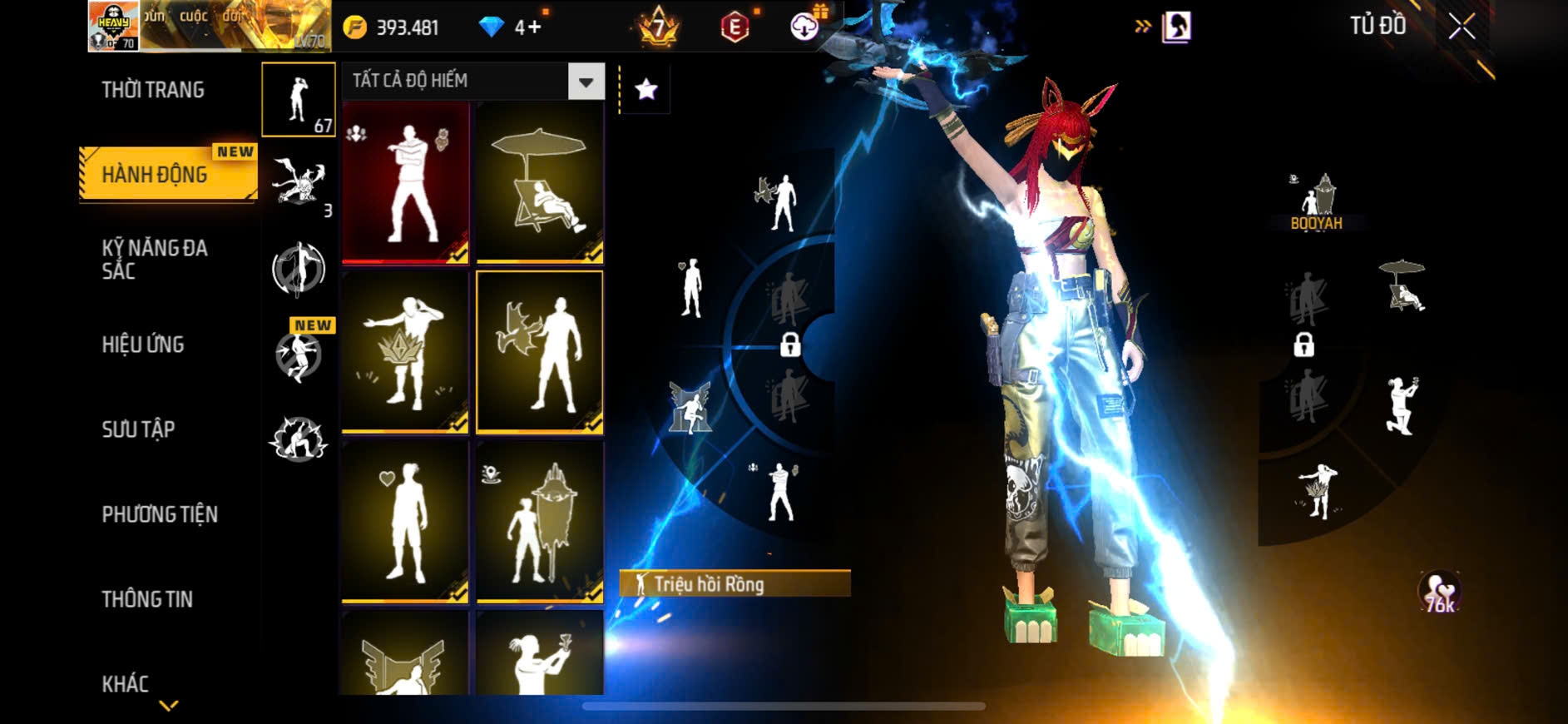Select the Hiệu Ứng category
This screenshot has width=1568, height=724.
click(x=143, y=345)
